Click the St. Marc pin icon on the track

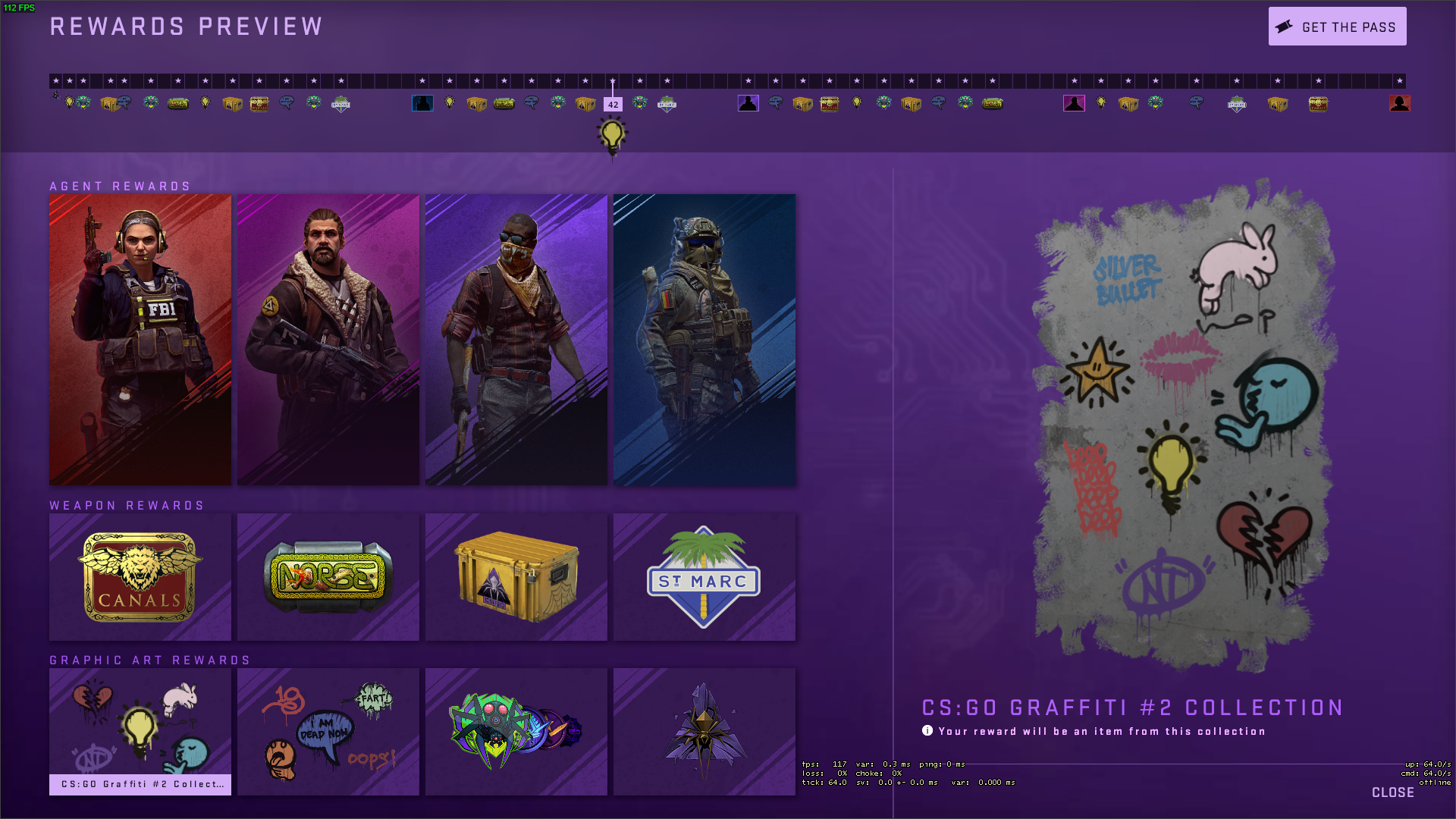click(339, 104)
